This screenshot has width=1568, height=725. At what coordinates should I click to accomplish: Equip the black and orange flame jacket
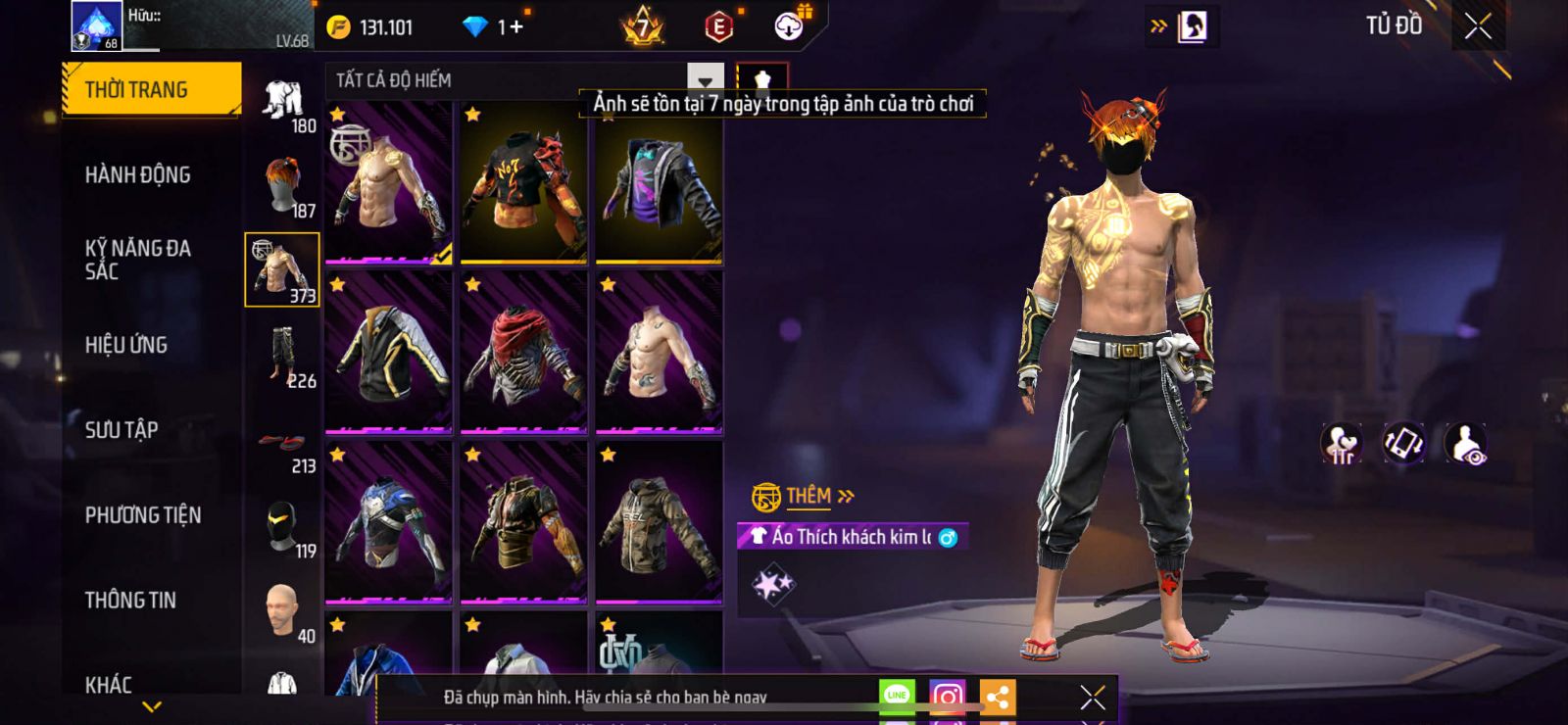point(523,183)
